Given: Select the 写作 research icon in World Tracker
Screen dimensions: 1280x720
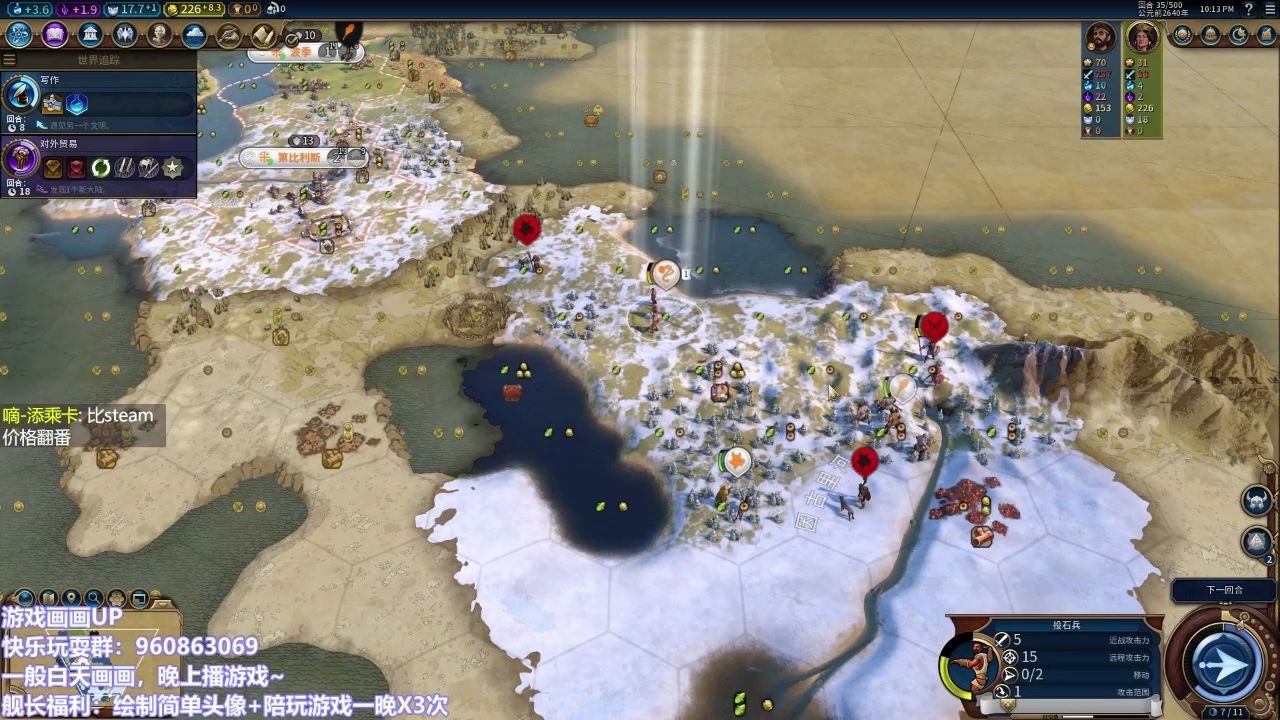Looking at the screenshot, I should point(20,95).
